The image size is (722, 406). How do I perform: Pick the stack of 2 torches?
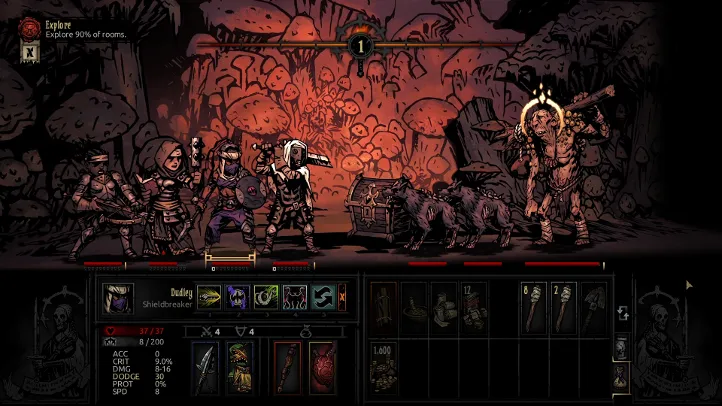click(564, 308)
